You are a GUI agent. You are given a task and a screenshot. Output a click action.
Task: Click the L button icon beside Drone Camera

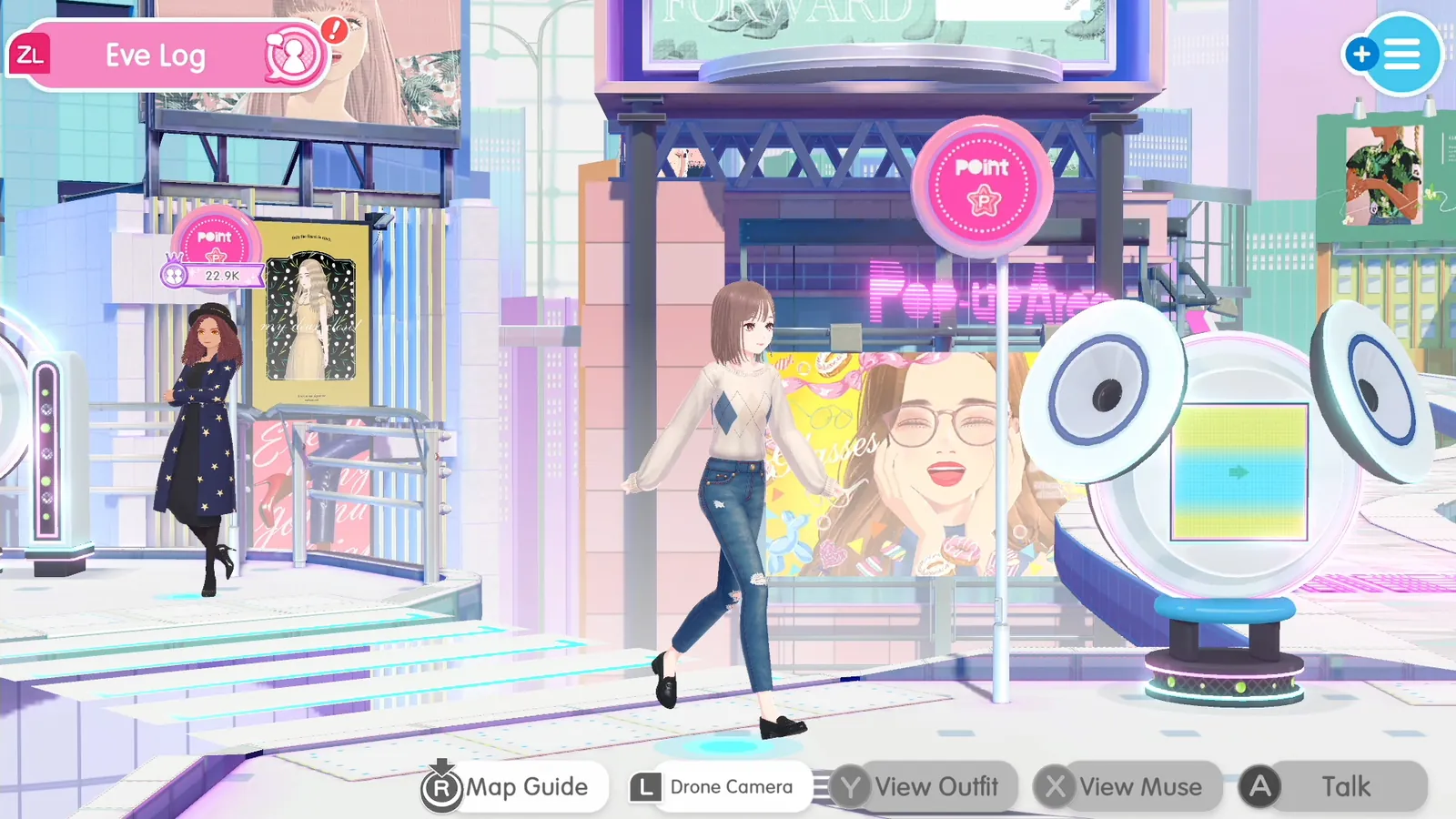tap(644, 786)
